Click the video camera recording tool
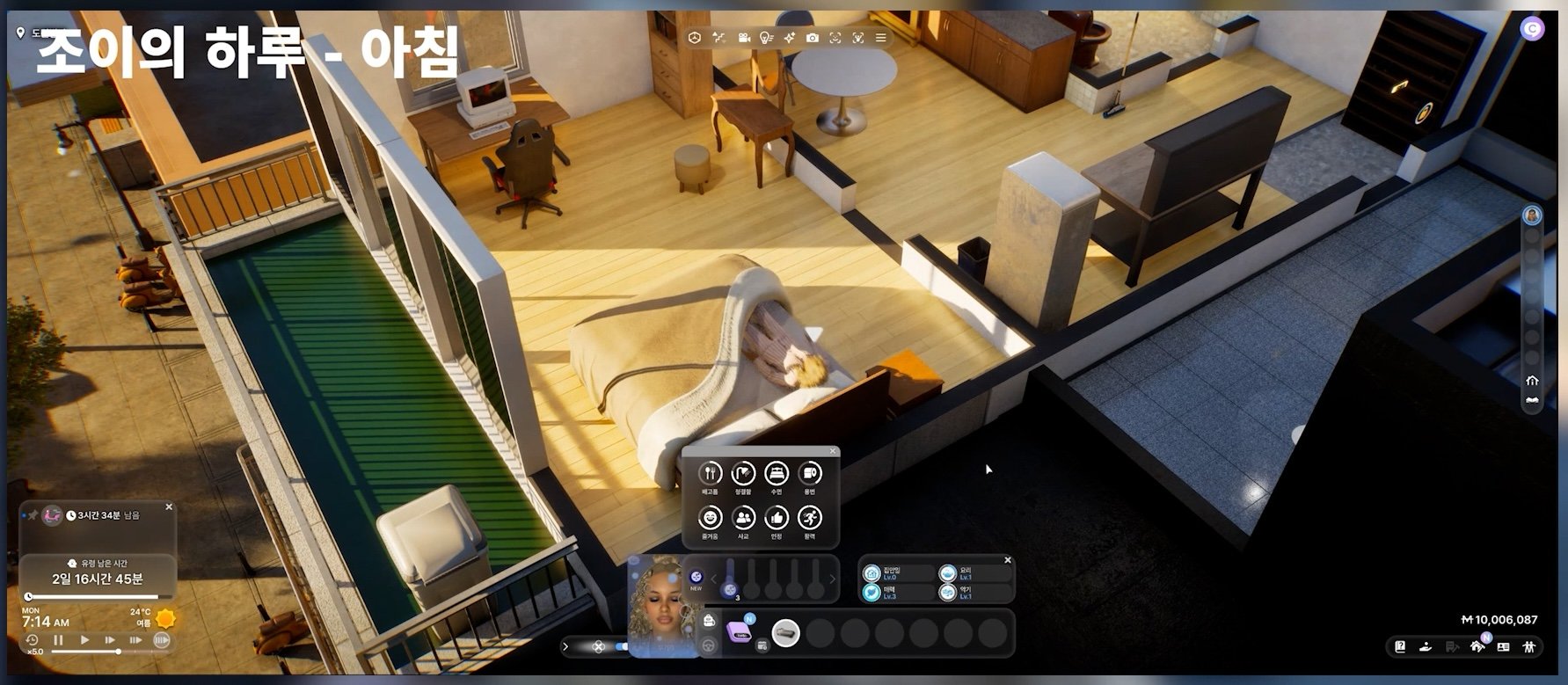Viewport: 1568px width, 685px height. [744, 38]
